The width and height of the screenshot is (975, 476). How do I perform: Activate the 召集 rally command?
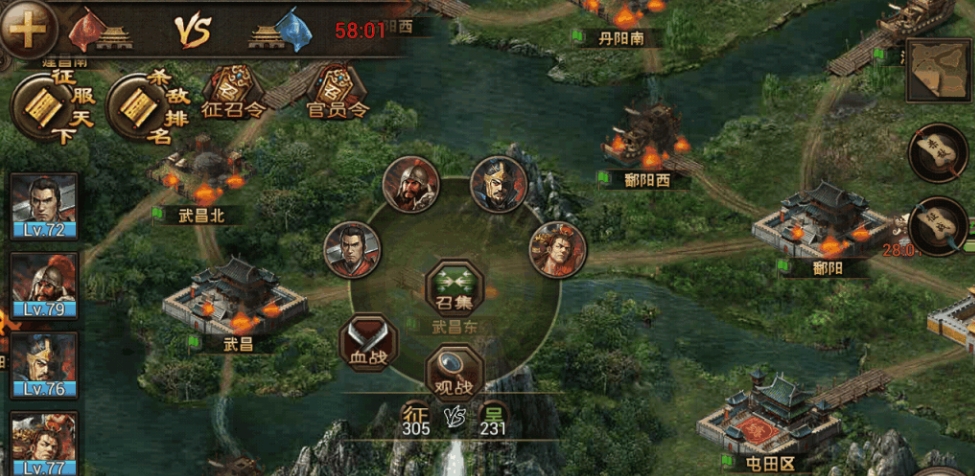point(455,287)
